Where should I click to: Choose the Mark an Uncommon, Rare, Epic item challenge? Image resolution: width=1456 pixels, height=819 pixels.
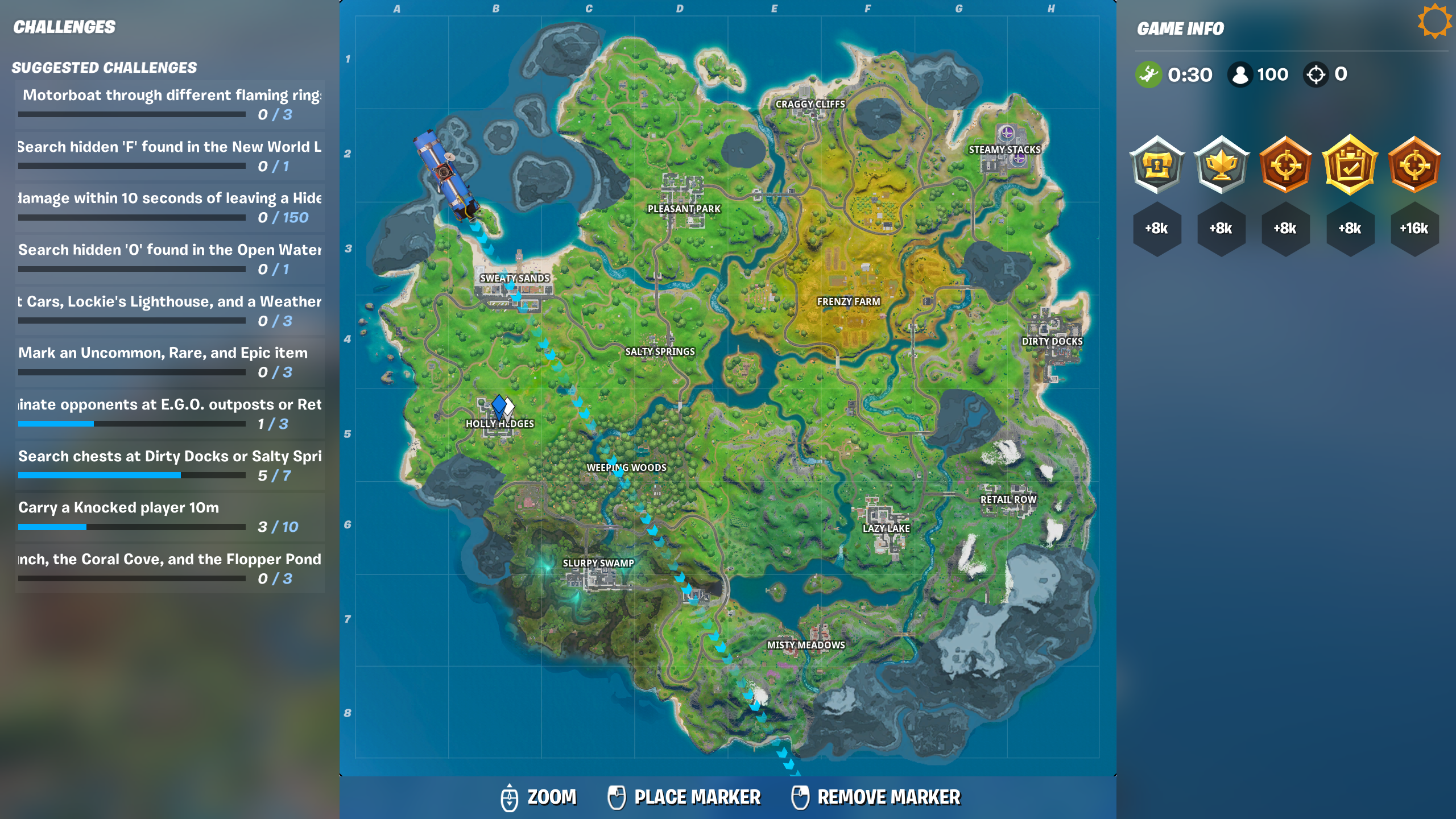[169, 361]
